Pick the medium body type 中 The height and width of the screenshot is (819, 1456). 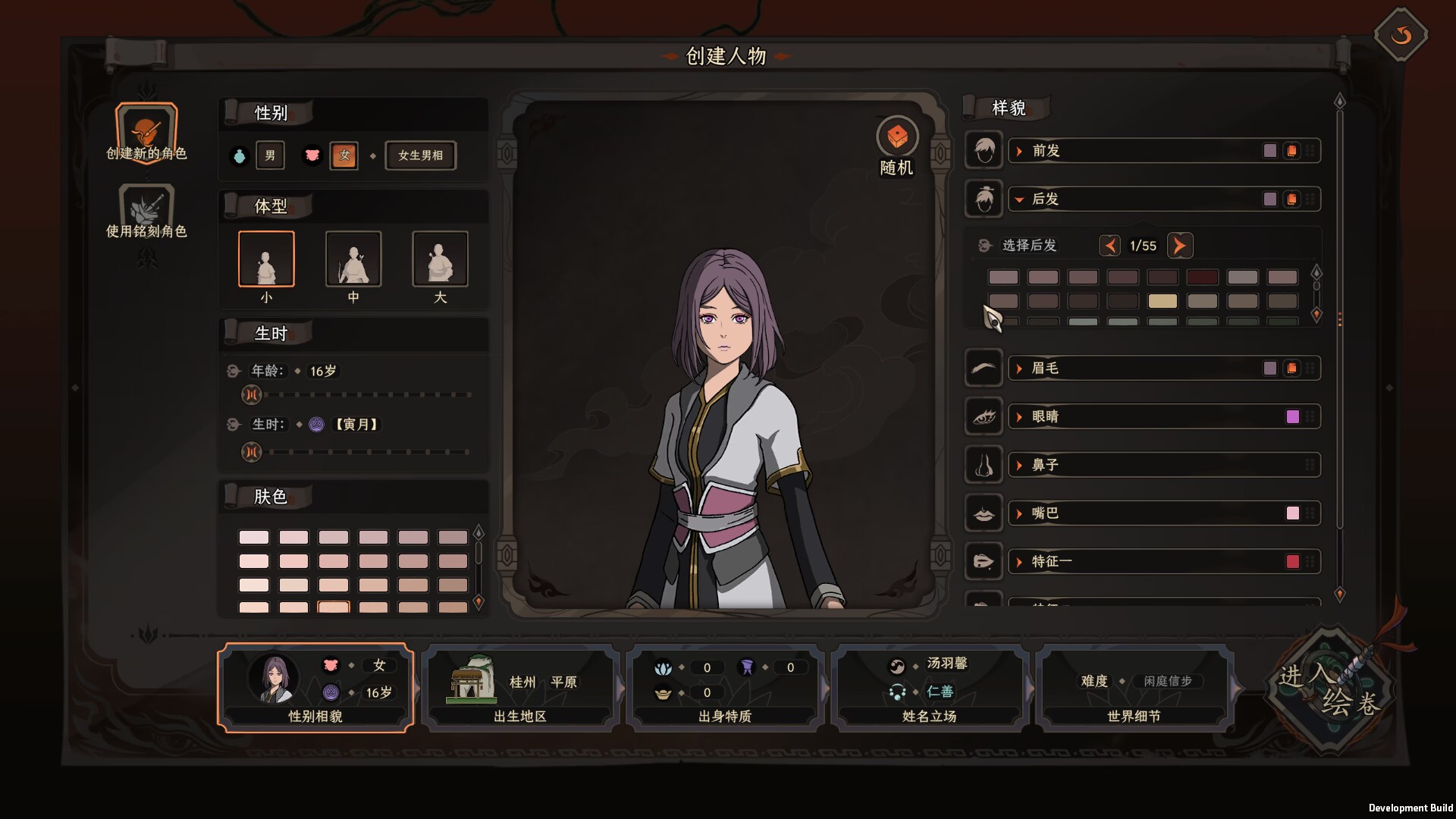click(353, 259)
